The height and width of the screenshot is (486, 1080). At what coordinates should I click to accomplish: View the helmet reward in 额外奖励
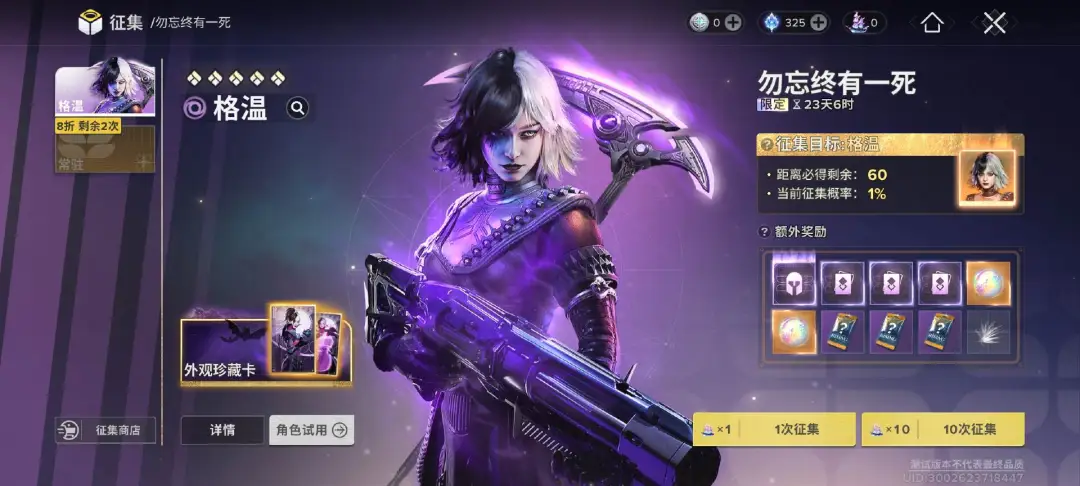[794, 283]
